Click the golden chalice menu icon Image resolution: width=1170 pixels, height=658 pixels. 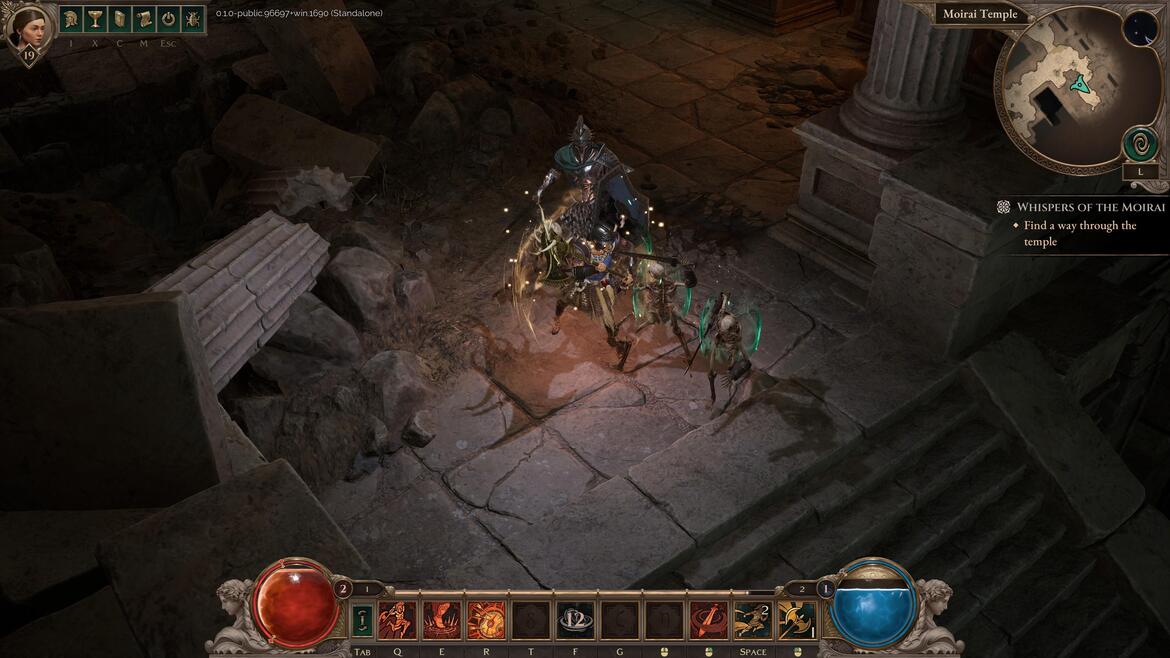(95, 19)
